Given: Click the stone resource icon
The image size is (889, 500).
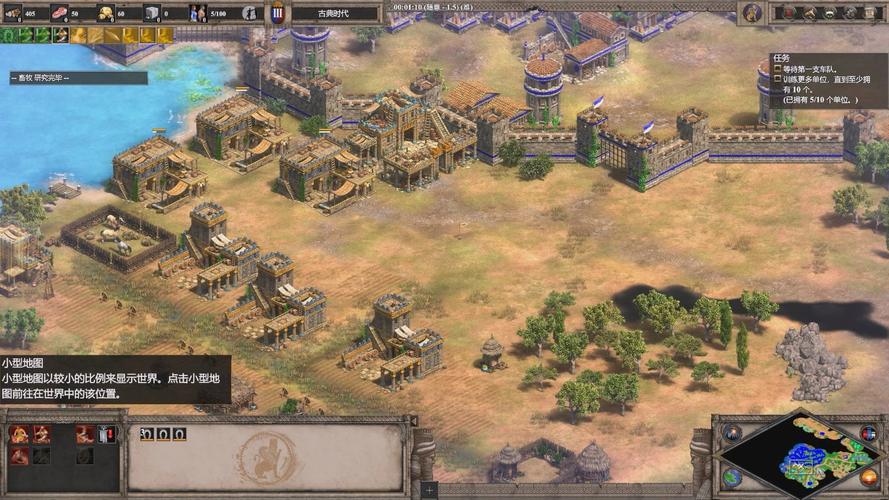Looking at the screenshot, I should [x=152, y=13].
